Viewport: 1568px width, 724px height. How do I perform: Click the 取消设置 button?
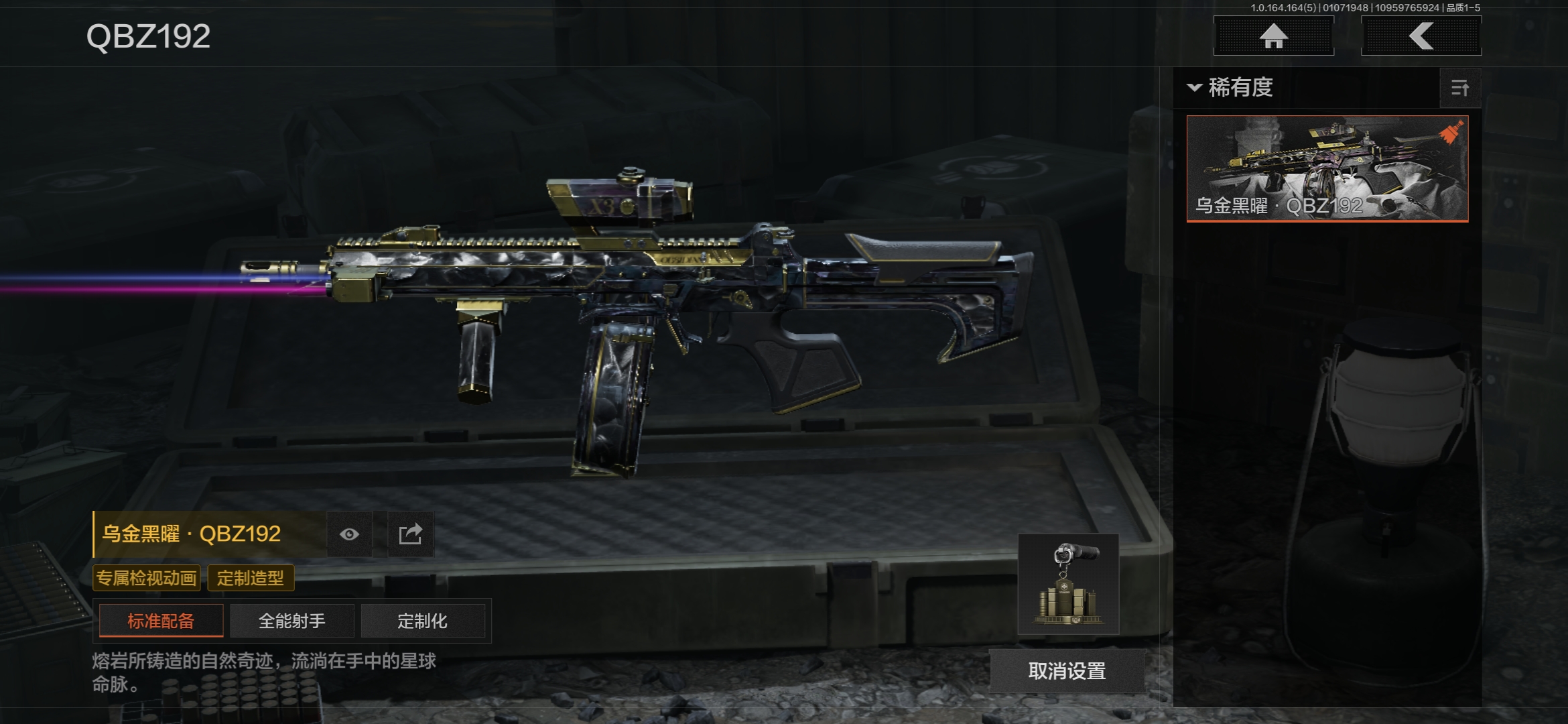(x=1067, y=671)
